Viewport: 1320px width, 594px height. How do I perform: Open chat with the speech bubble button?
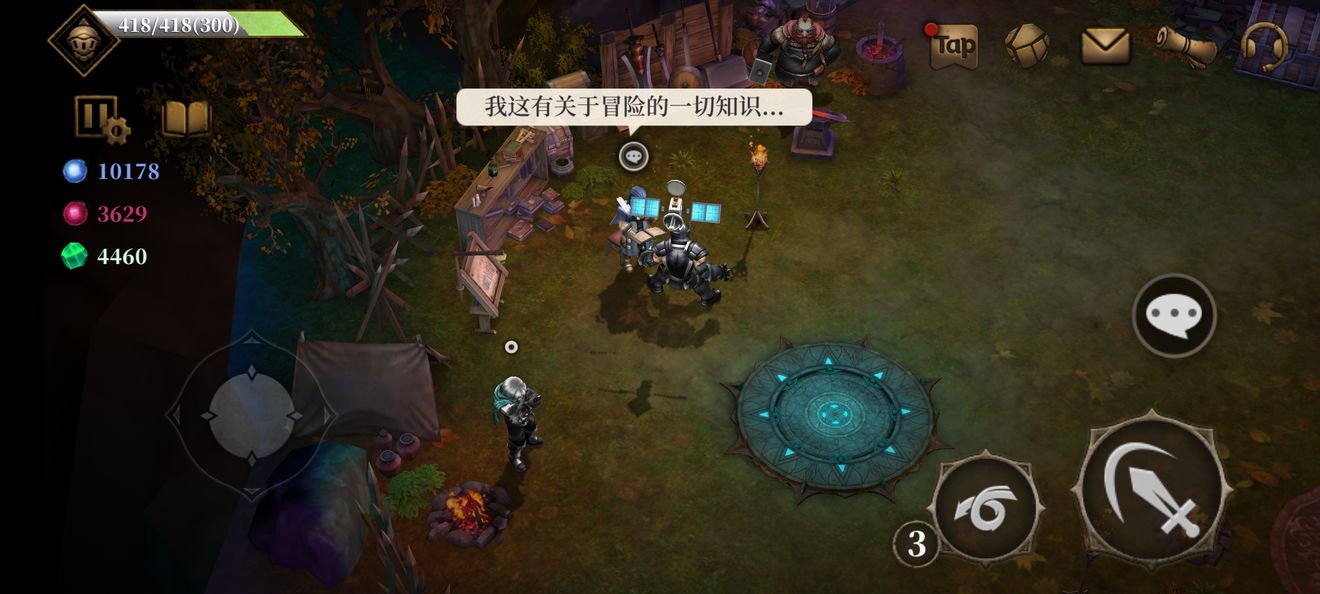1174,316
